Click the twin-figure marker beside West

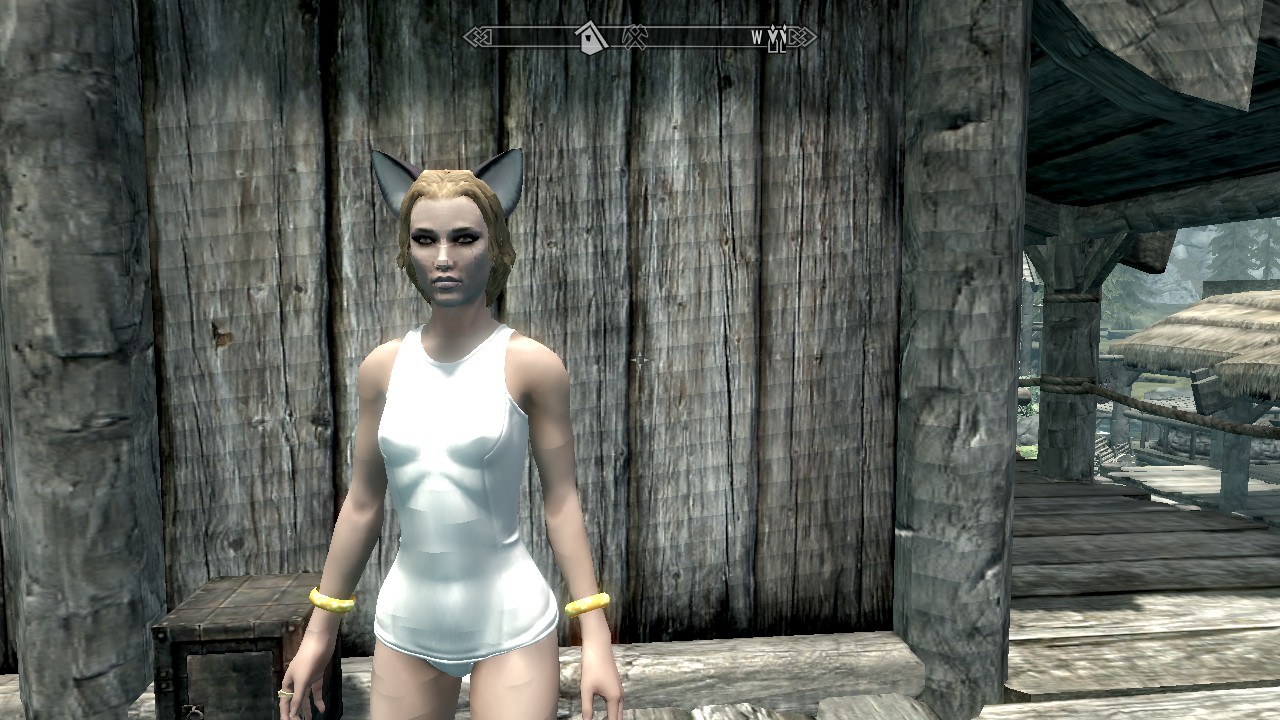[777, 39]
